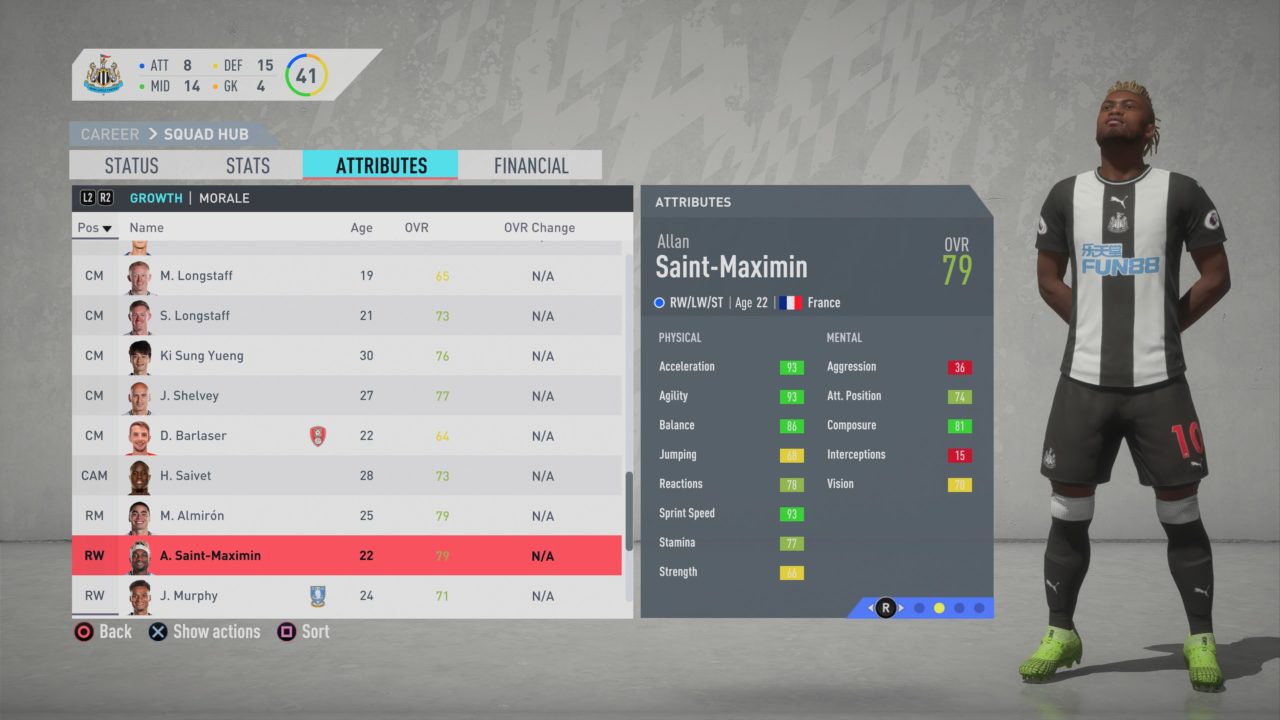
Task: Click the blue position dot beside RW/LW/ST
Action: coord(659,302)
